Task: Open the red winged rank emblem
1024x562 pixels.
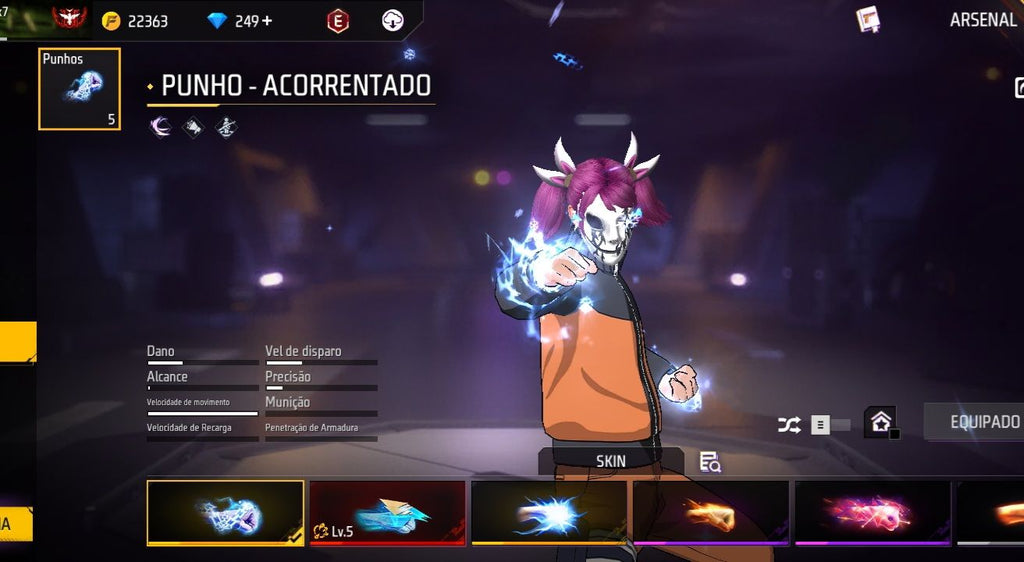Action: coord(69,18)
